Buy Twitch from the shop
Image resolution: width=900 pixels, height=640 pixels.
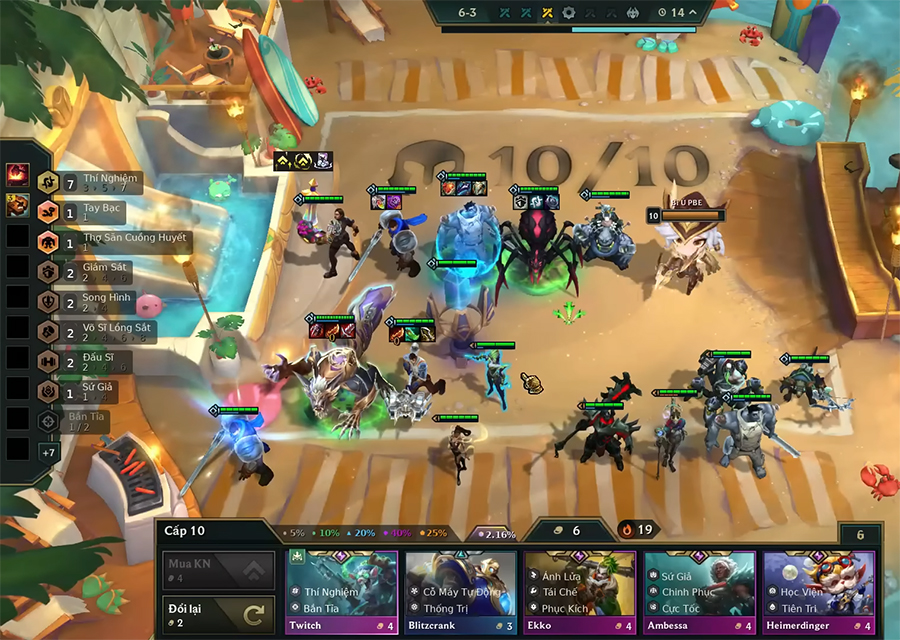click(342, 590)
